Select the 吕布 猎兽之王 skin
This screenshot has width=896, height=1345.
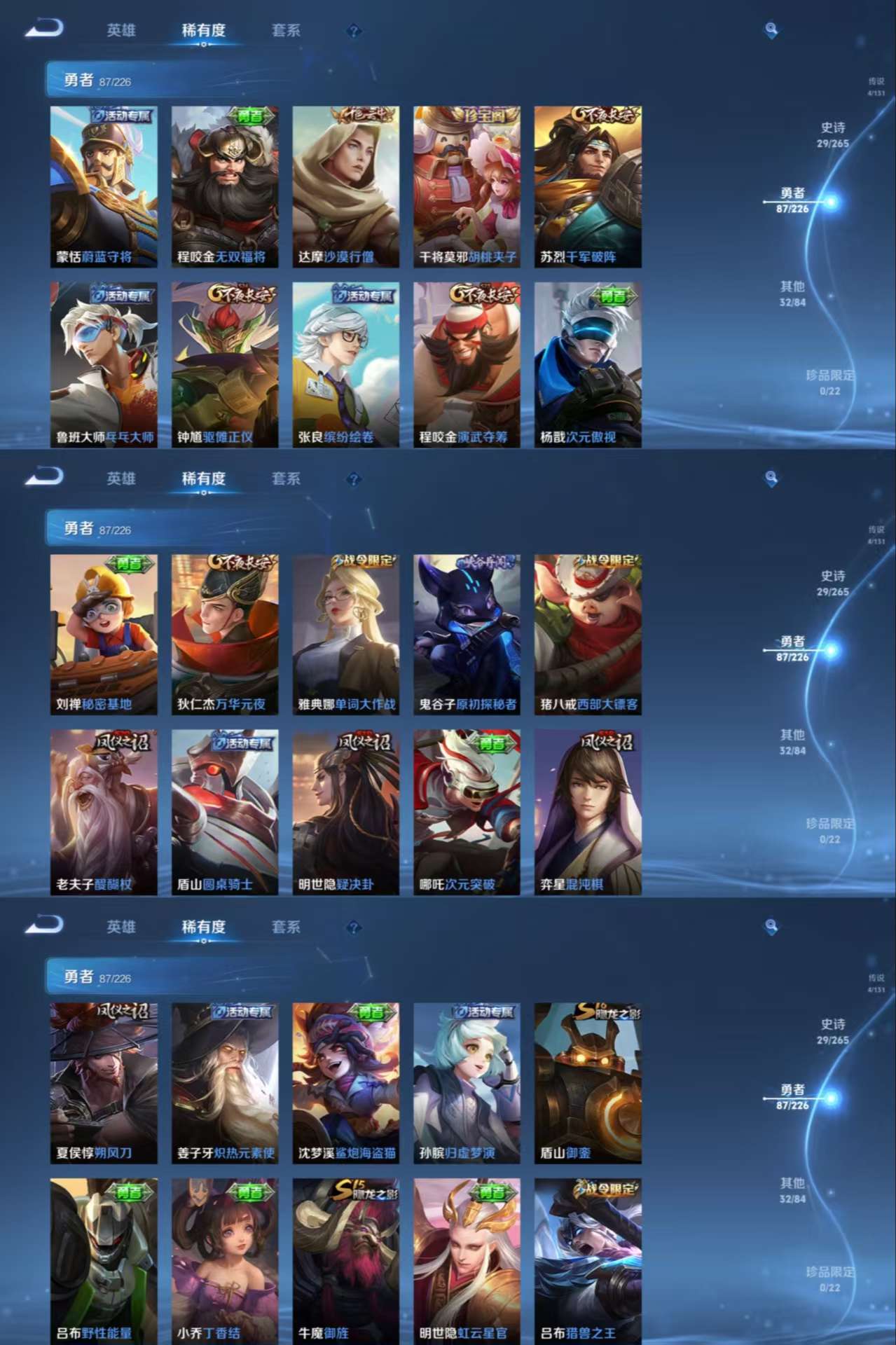pos(588,1261)
